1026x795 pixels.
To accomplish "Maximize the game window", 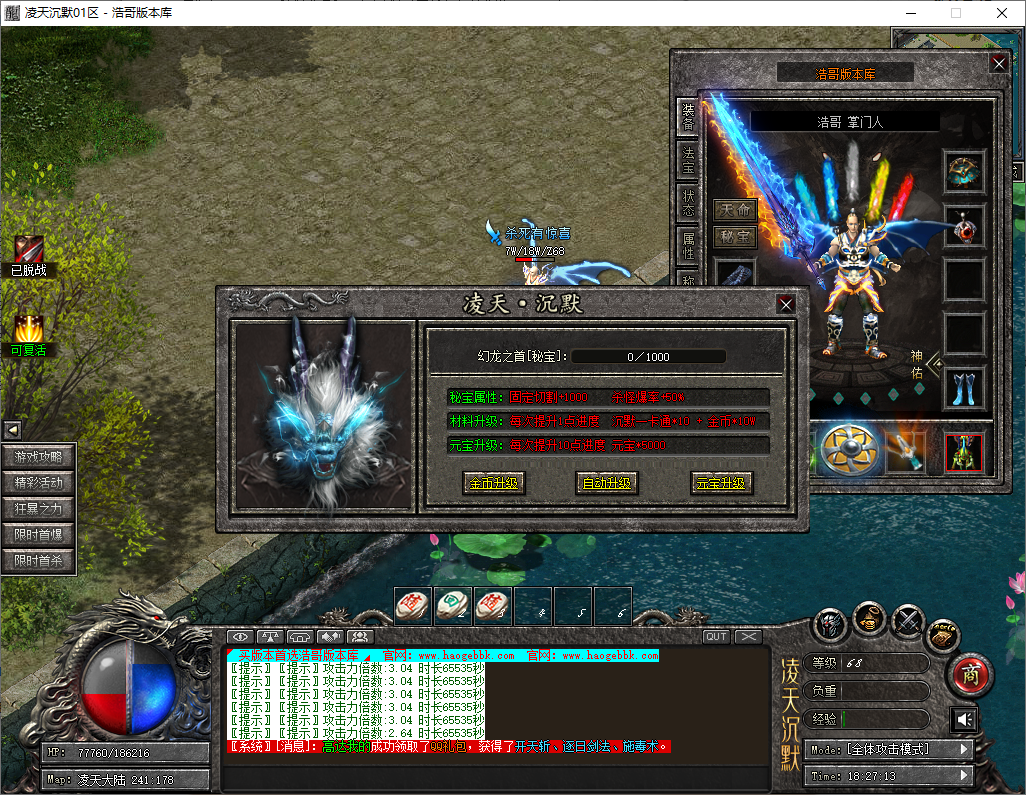I will pyautogui.click(x=955, y=13).
